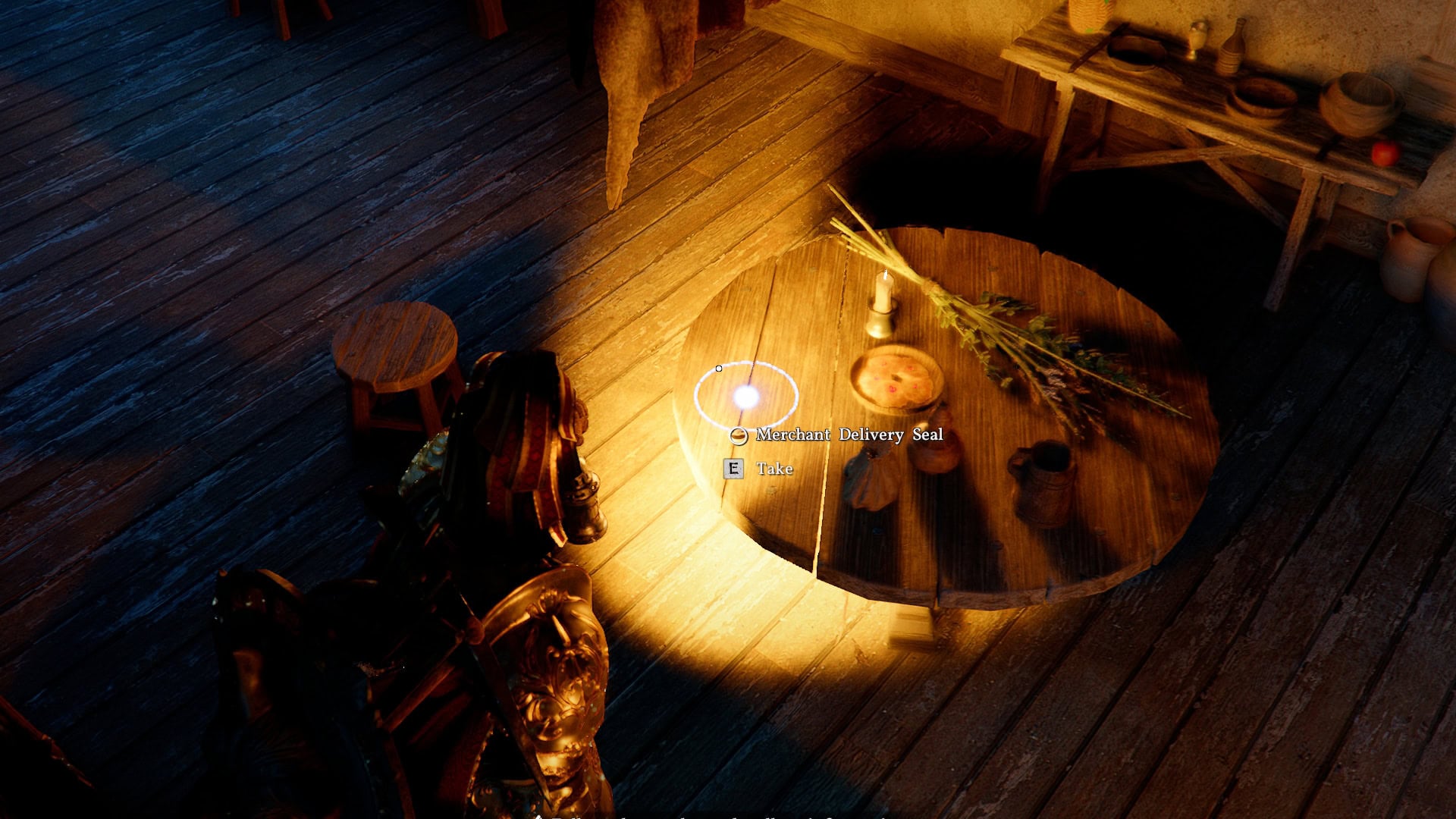
Task: Click the small cursor dot above the seal
Action: [717, 367]
